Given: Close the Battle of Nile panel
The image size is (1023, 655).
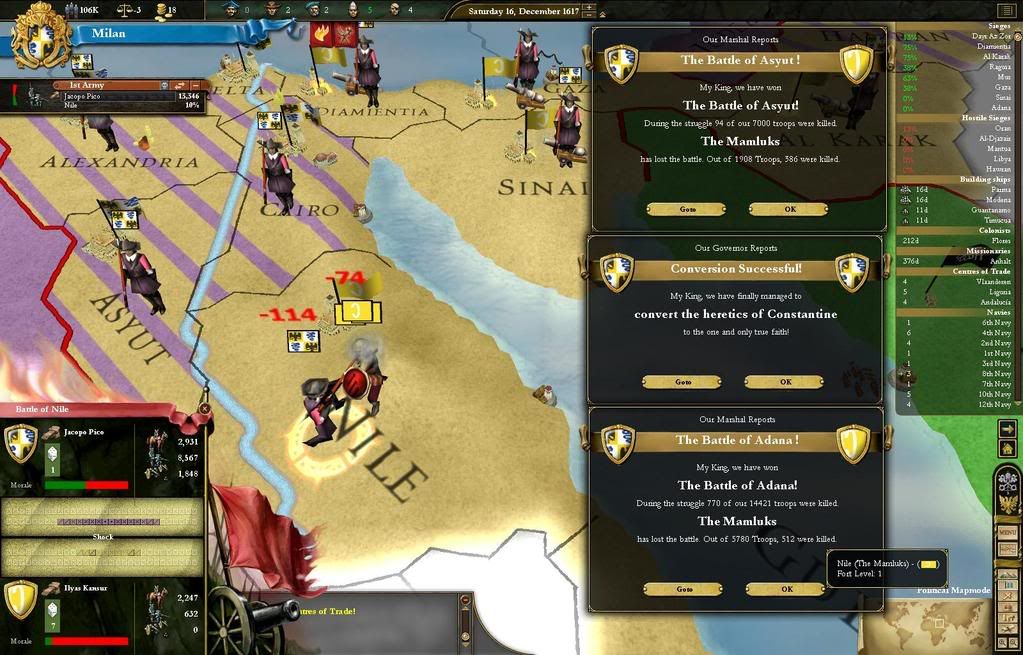Looking at the screenshot, I should click(204, 408).
